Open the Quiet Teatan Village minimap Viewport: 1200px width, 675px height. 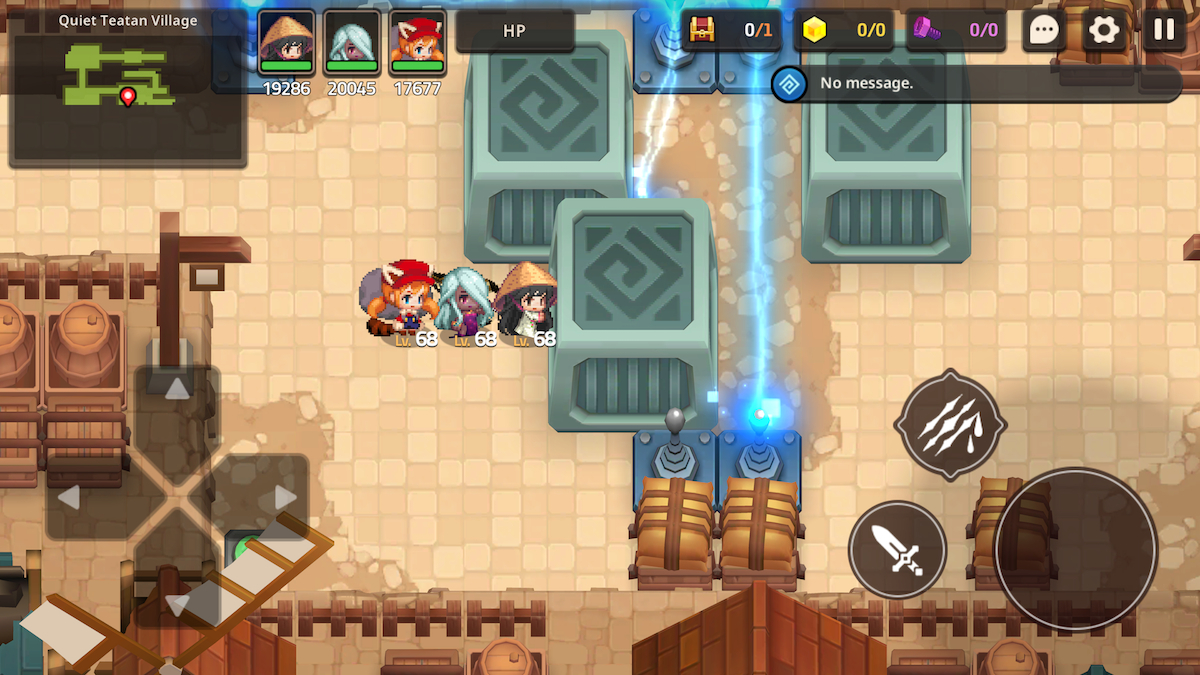[x=127, y=87]
